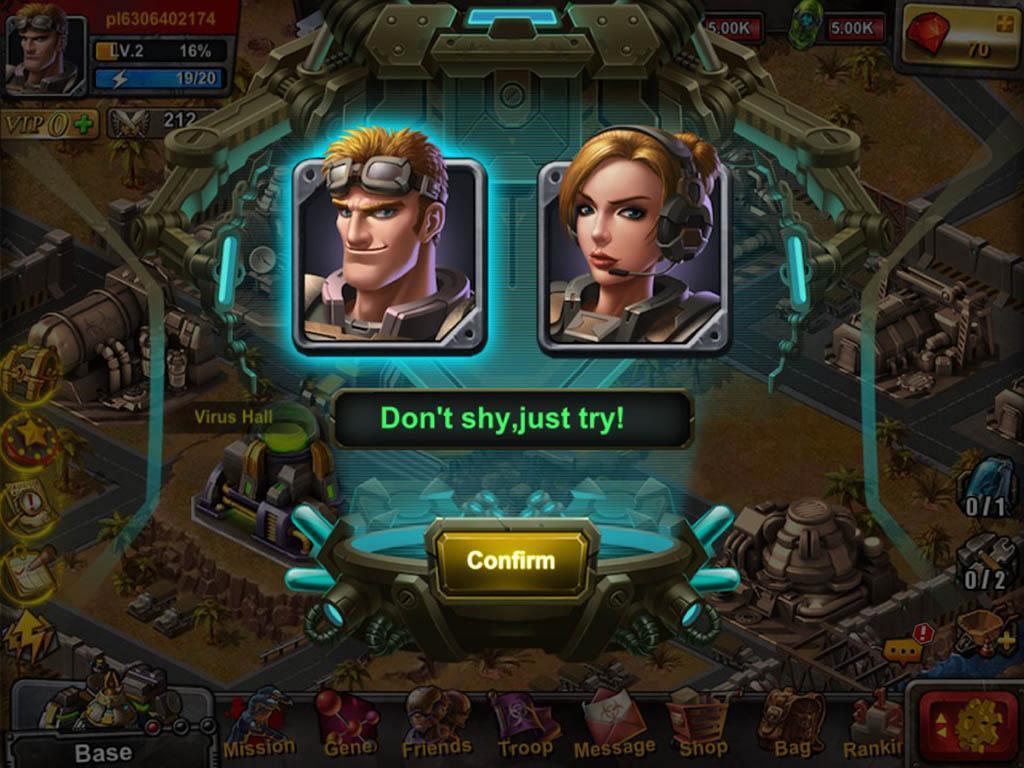Open the Troop menu
Screen dimensions: 1024x768
click(525, 723)
